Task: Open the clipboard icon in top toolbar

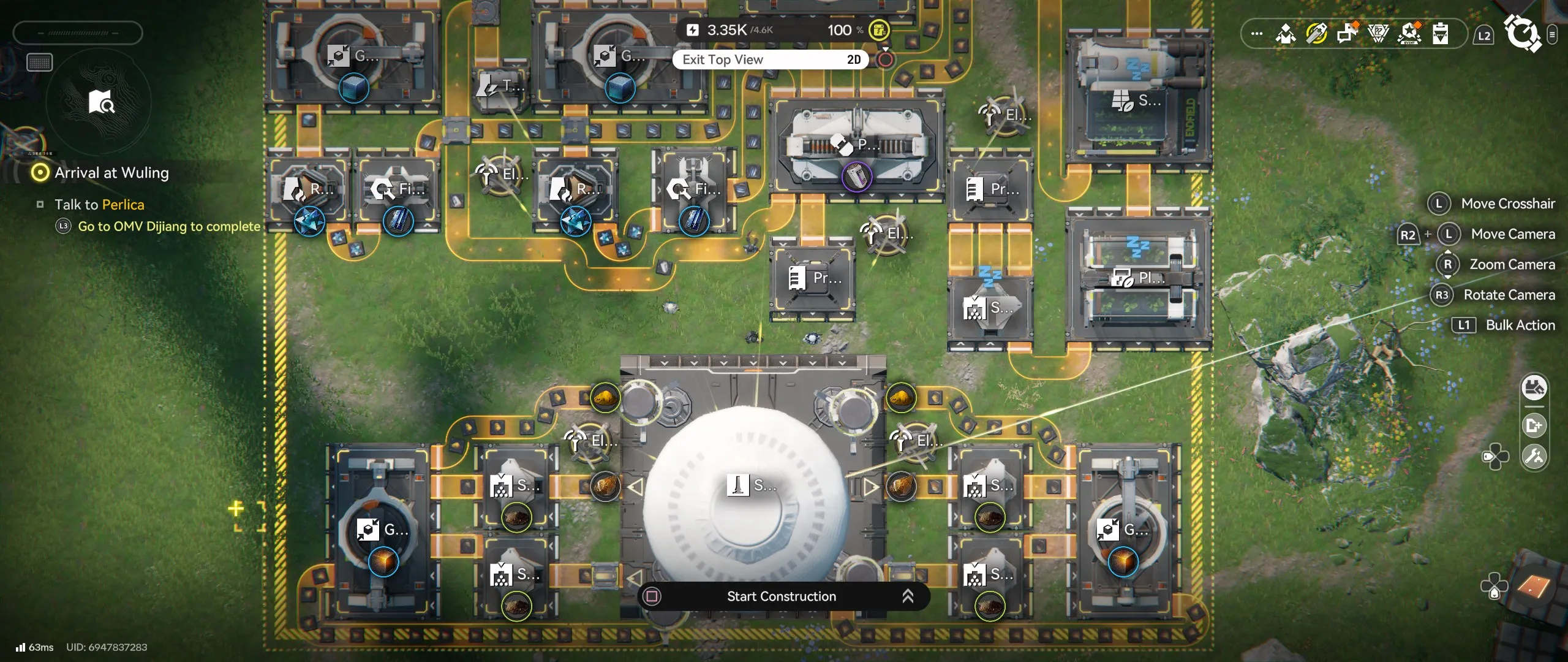Action: coord(1440,33)
